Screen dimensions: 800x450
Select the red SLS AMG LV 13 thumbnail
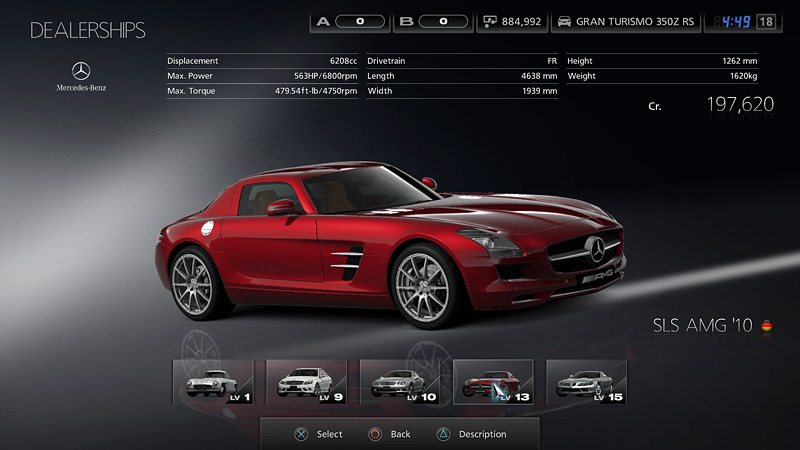click(x=493, y=381)
